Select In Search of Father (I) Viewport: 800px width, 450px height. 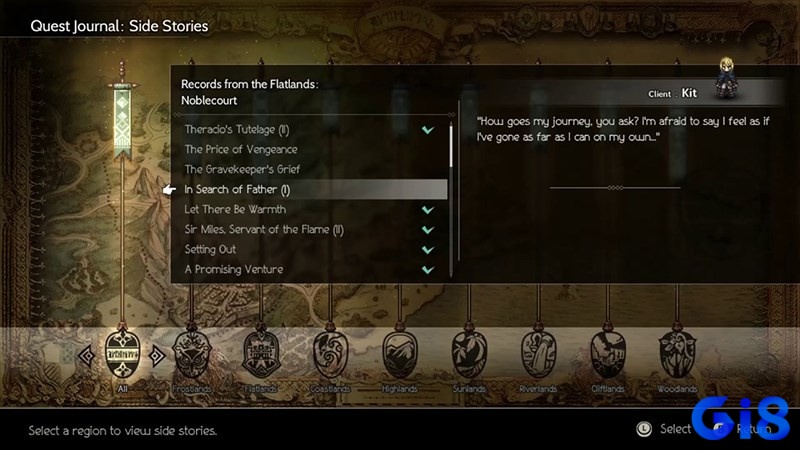pyautogui.click(x=237, y=190)
